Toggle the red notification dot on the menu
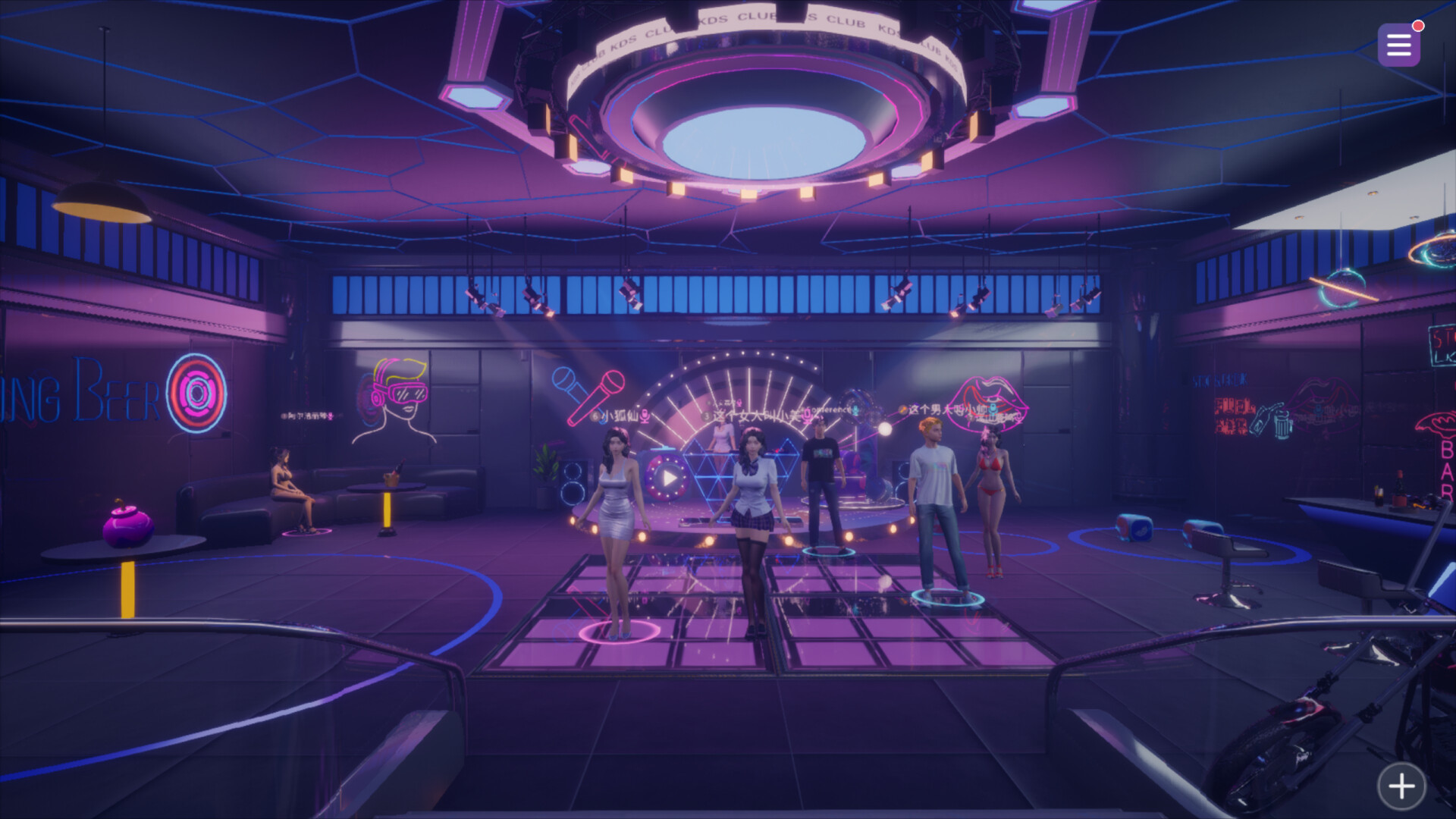Viewport: 1456px width, 819px height. tap(1419, 24)
